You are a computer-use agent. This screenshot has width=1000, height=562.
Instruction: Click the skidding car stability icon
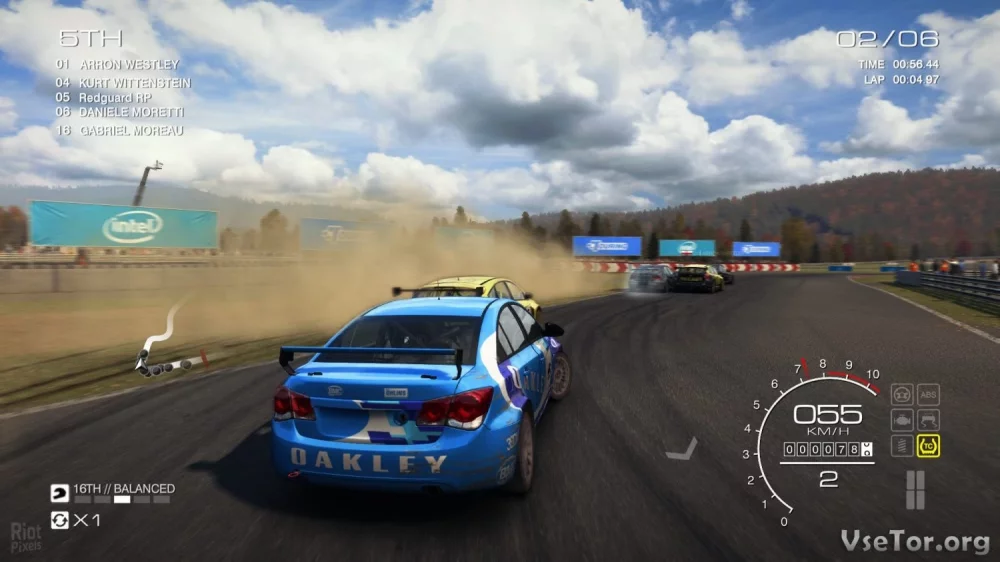(928, 420)
